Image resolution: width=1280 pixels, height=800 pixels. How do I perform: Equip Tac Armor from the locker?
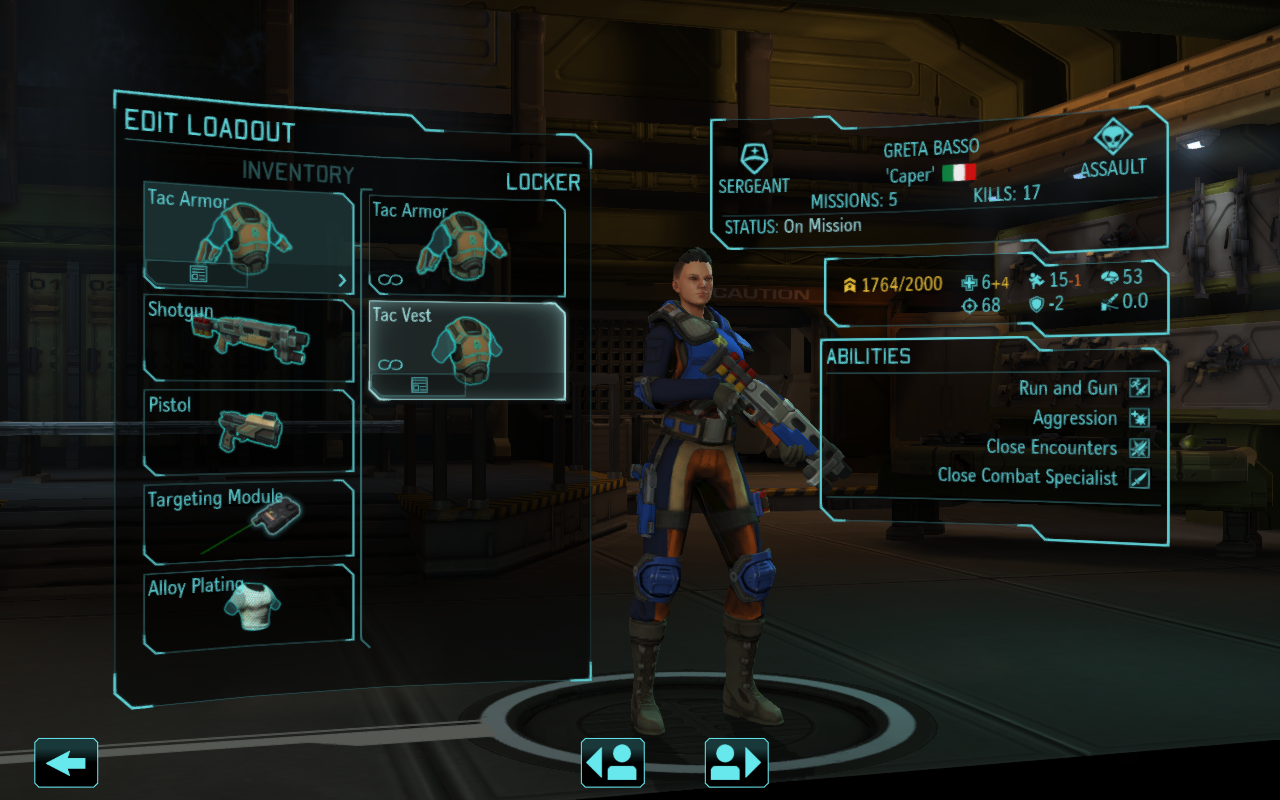(x=466, y=248)
